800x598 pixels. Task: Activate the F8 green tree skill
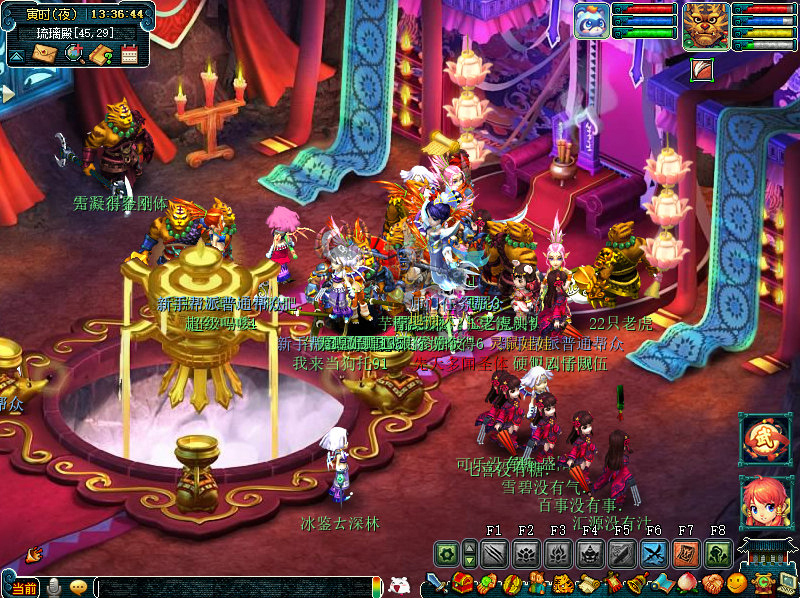coord(718,552)
